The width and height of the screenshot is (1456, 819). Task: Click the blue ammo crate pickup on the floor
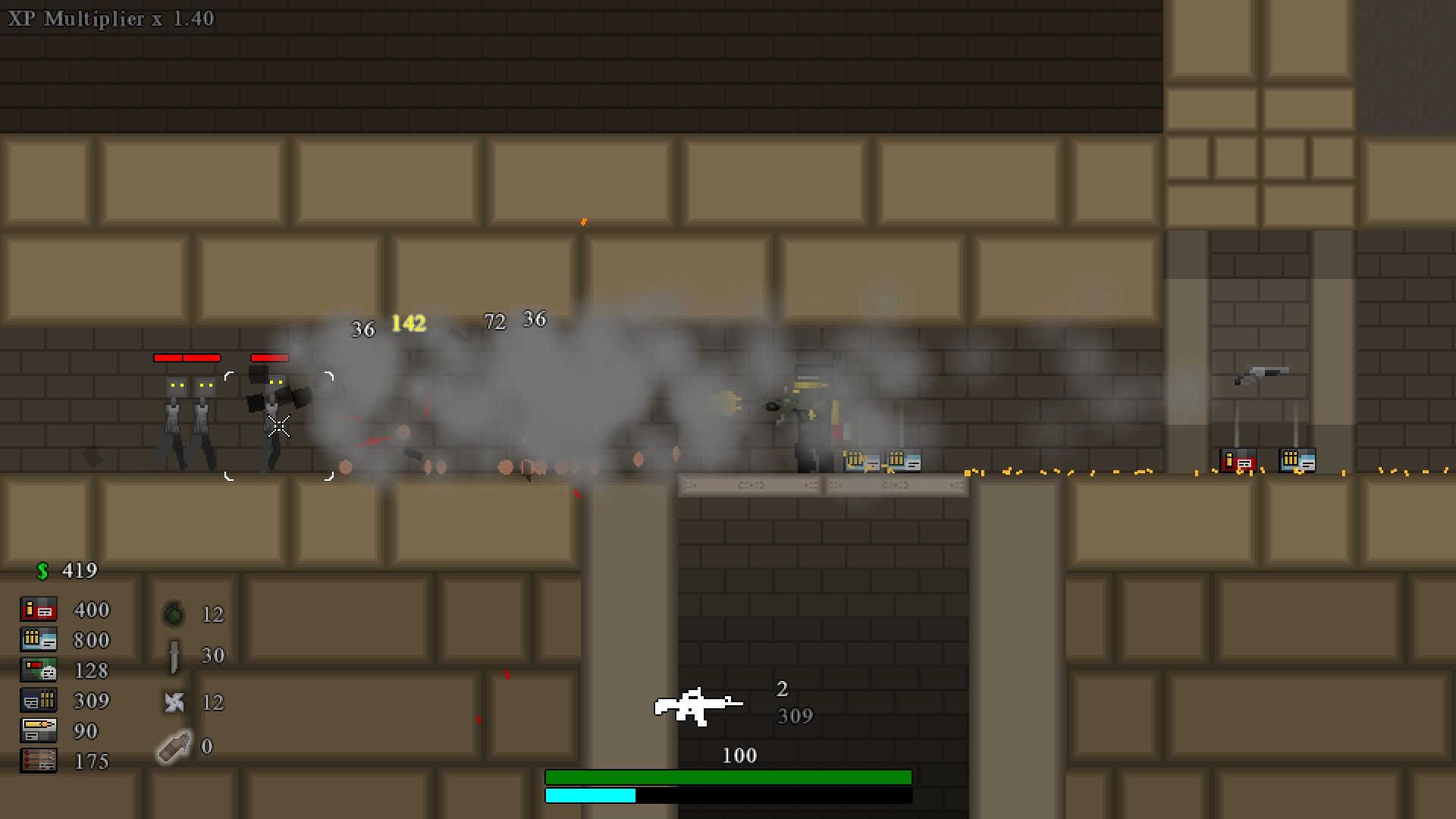click(1297, 459)
